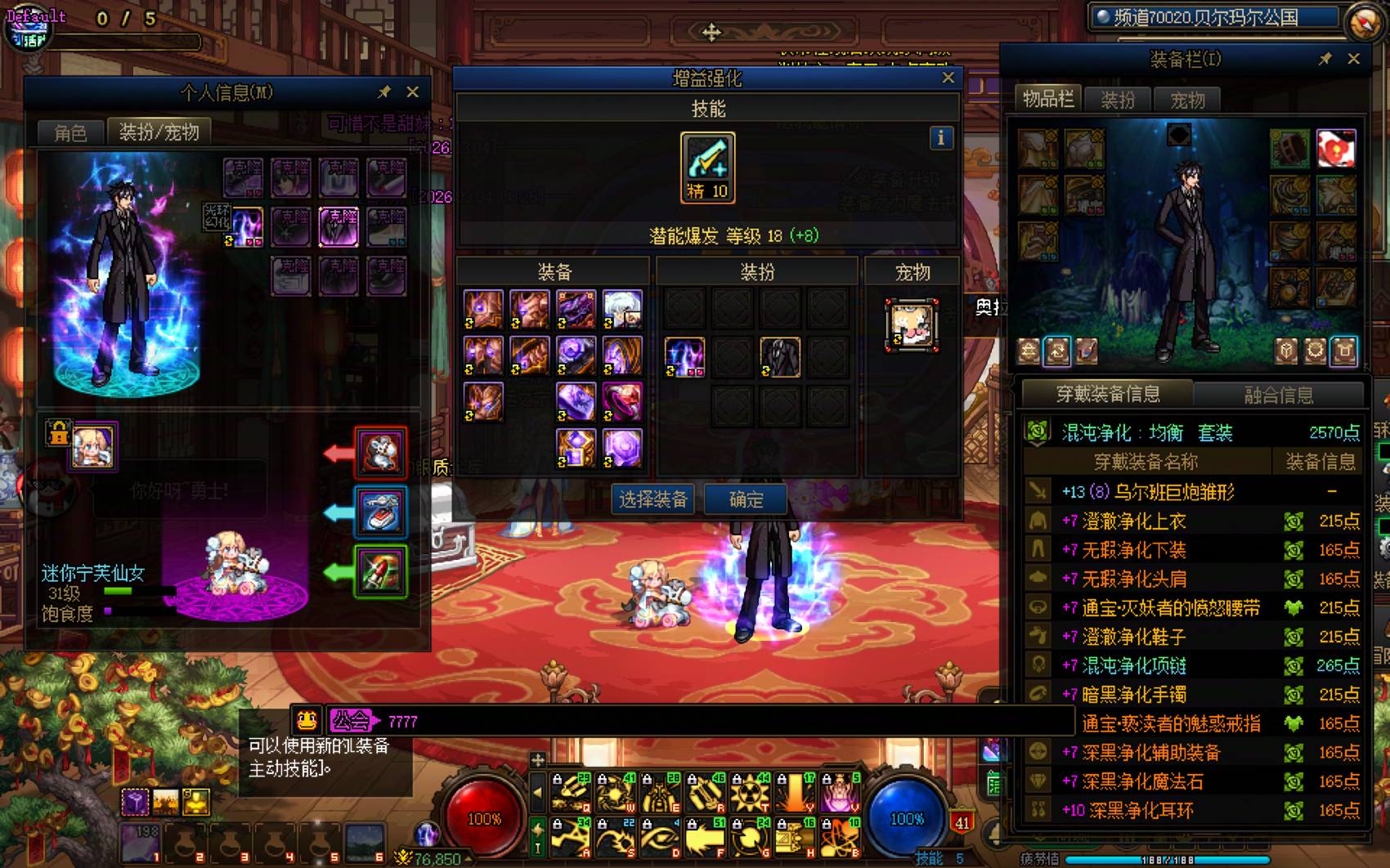
Task: Click the 迷你宁芙仙女 pet portrait
Action: point(93,446)
